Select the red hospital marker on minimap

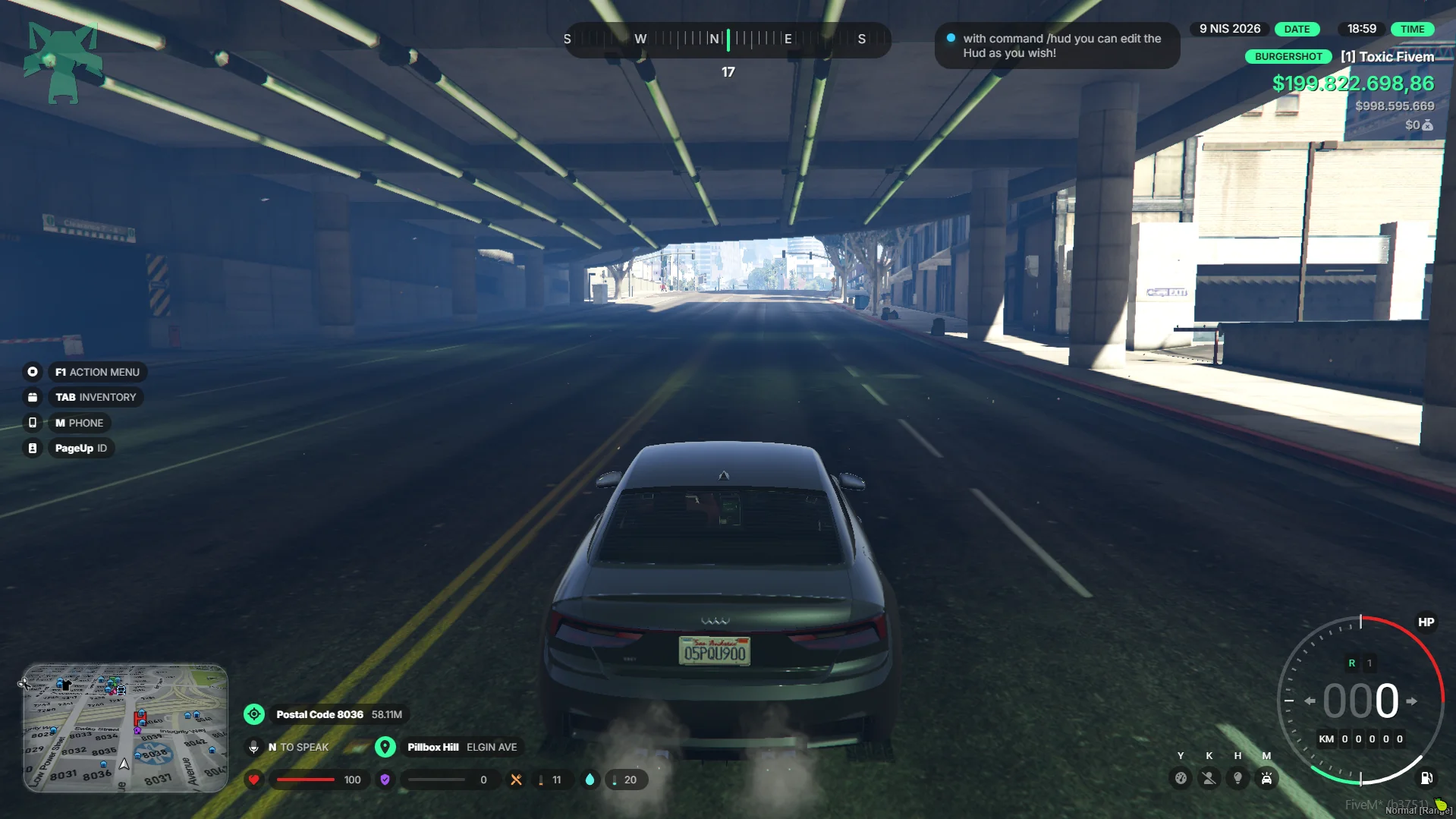point(140,718)
